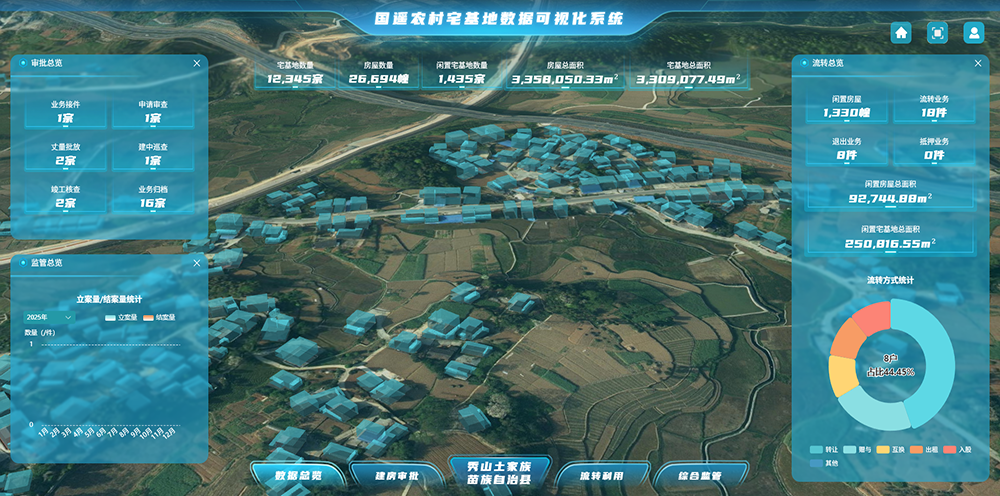Close the 流转总览 panel

coord(977,63)
